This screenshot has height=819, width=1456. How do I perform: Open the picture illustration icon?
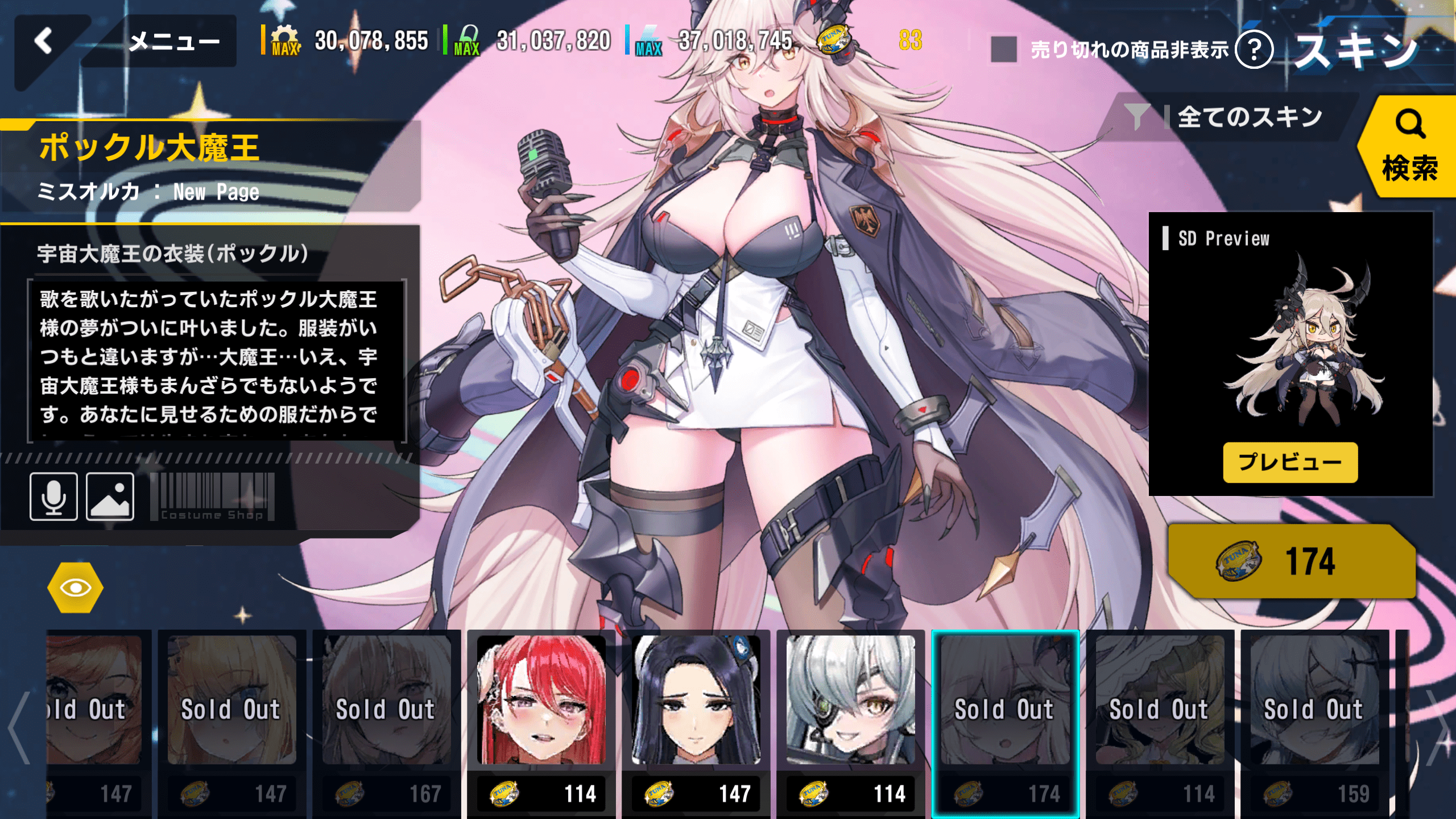110,497
